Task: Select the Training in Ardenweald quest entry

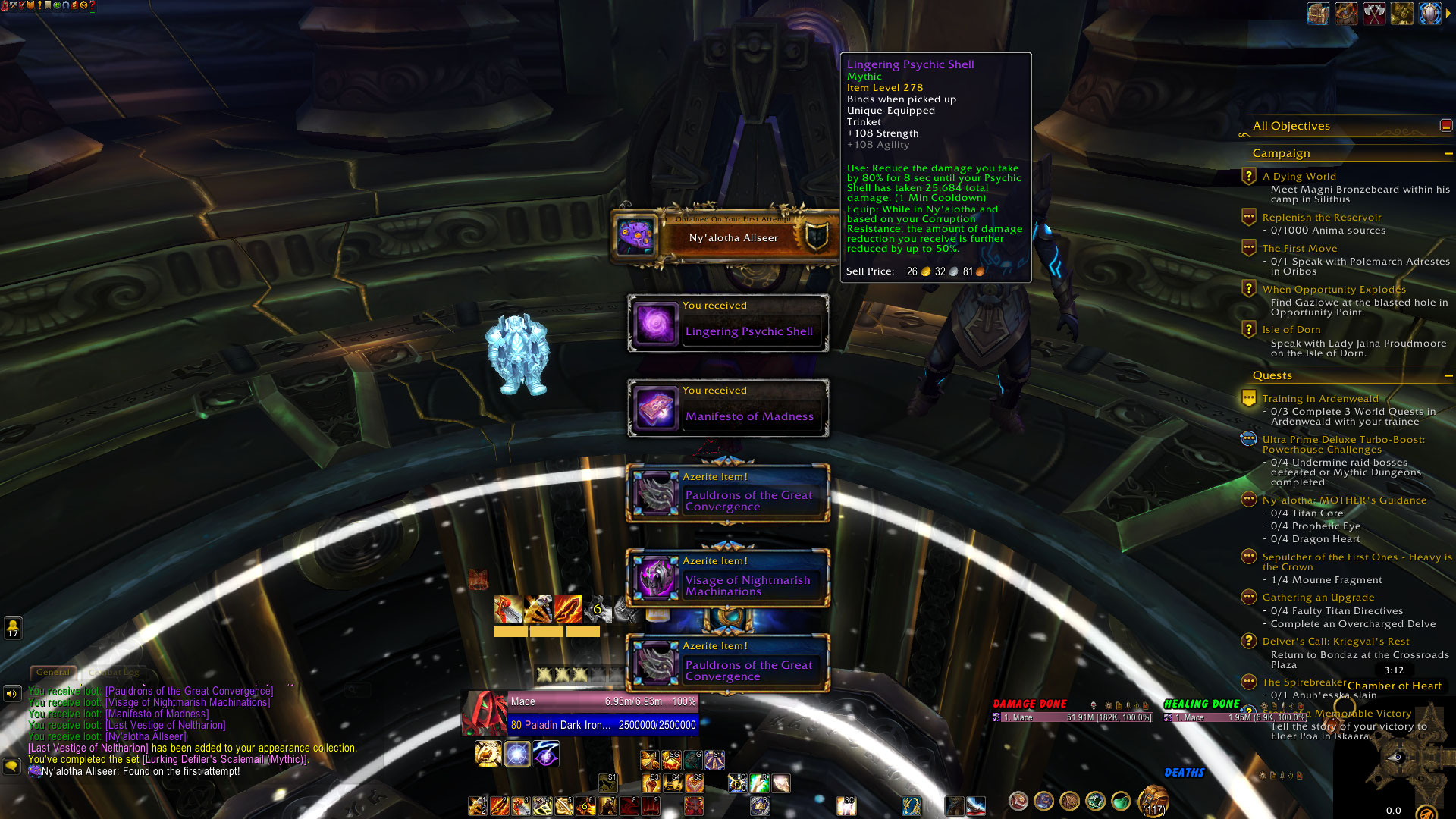Action: (x=1319, y=399)
